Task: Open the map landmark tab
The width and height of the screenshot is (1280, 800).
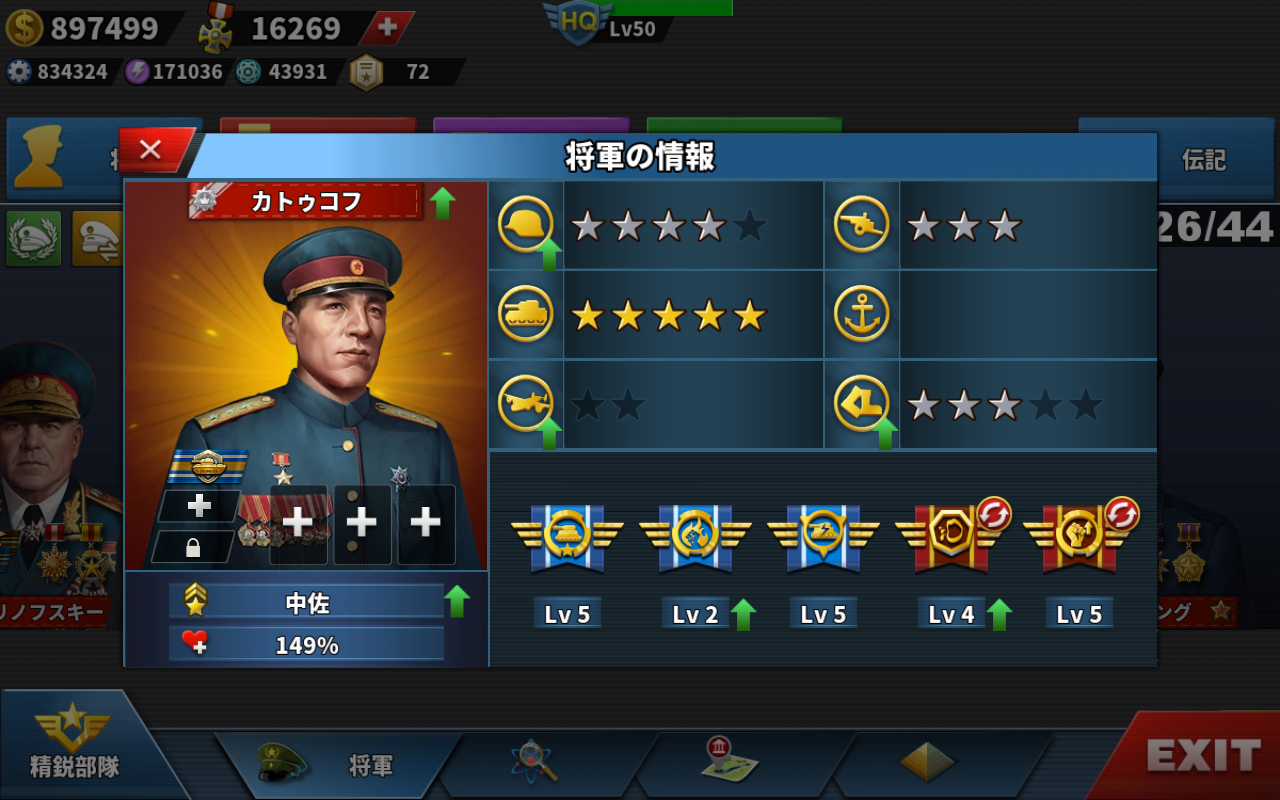Action: point(729,762)
